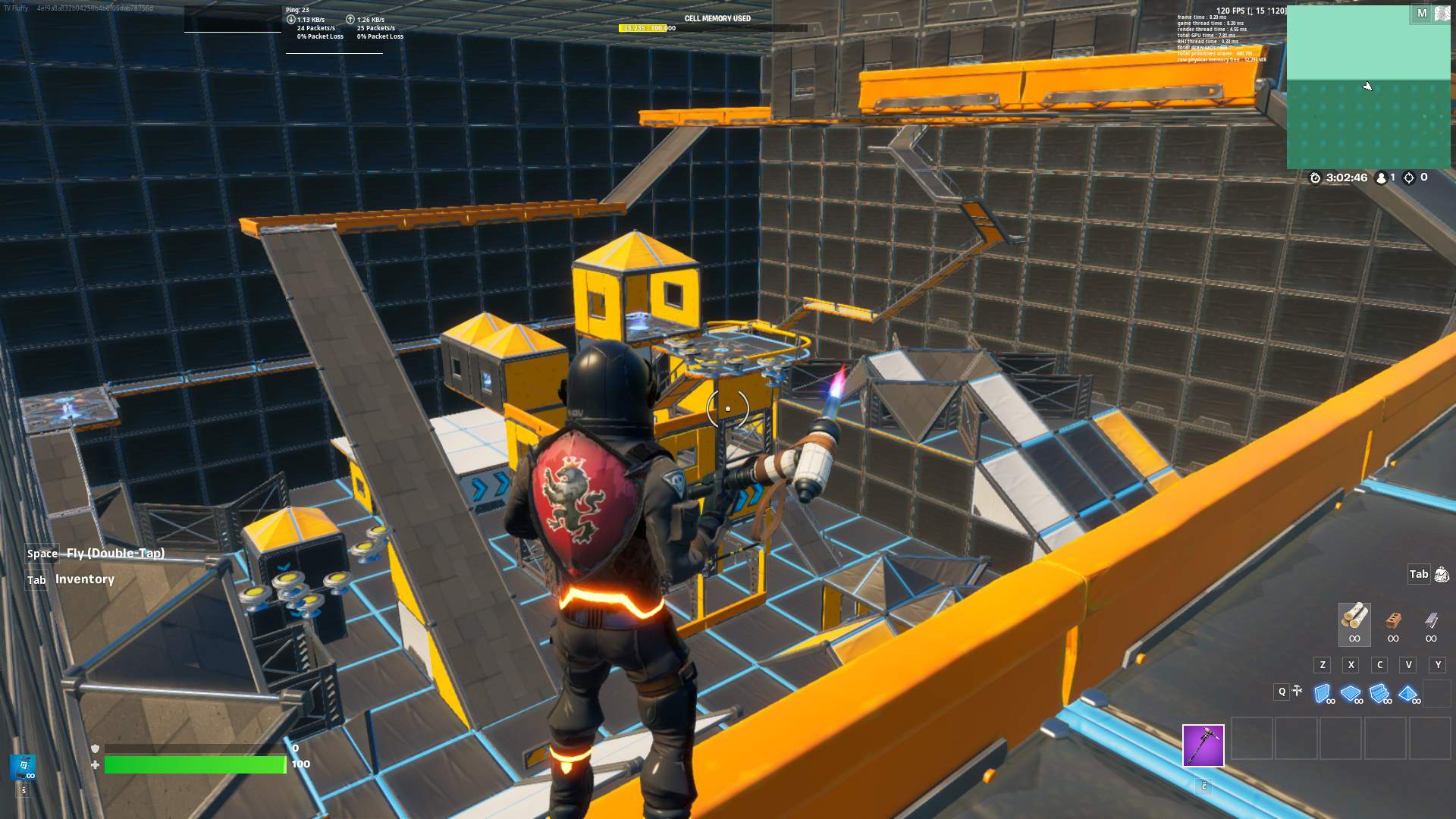Select the wood material icon
The image size is (1456, 819).
1354,618
